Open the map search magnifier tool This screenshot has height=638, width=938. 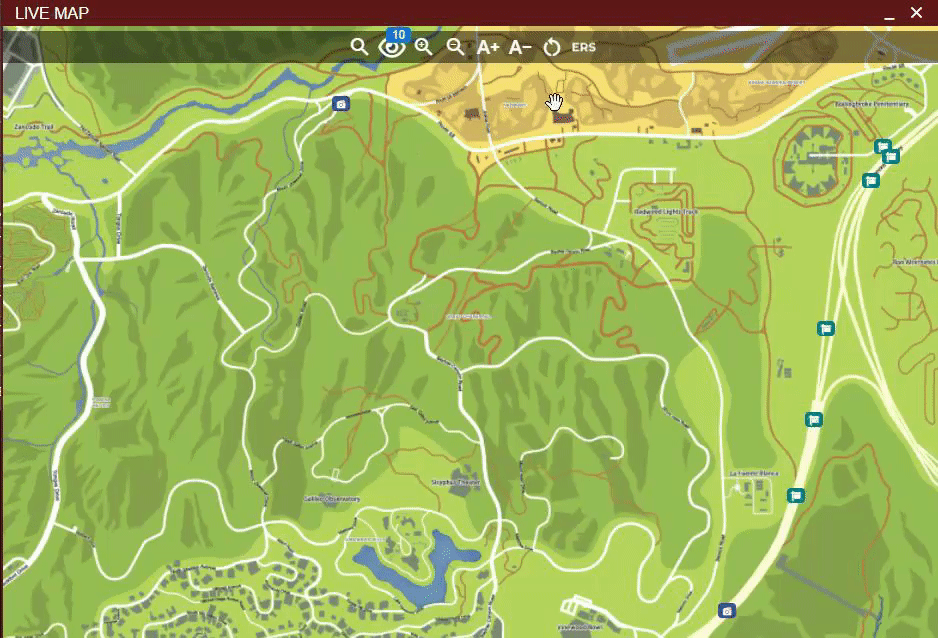pyautogui.click(x=359, y=47)
